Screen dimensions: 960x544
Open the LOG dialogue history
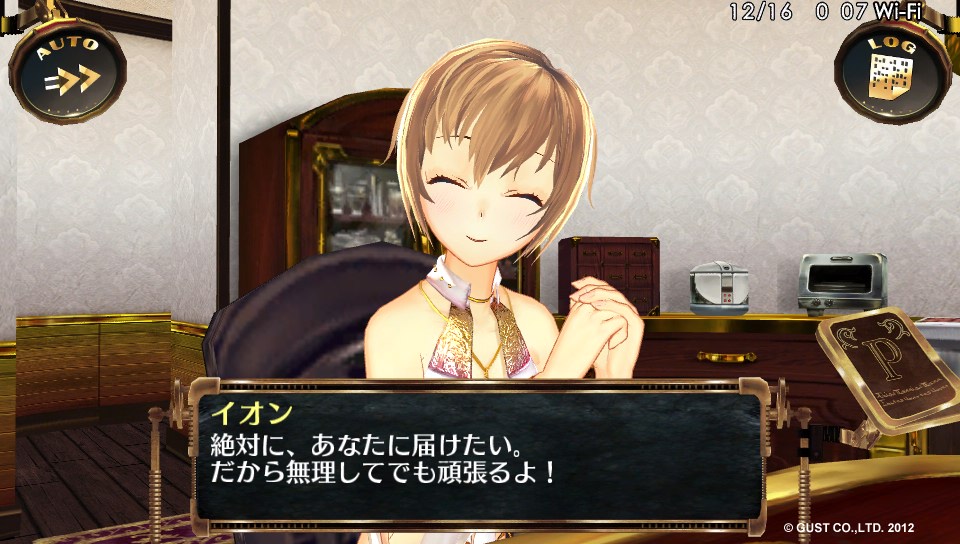coord(892,69)
